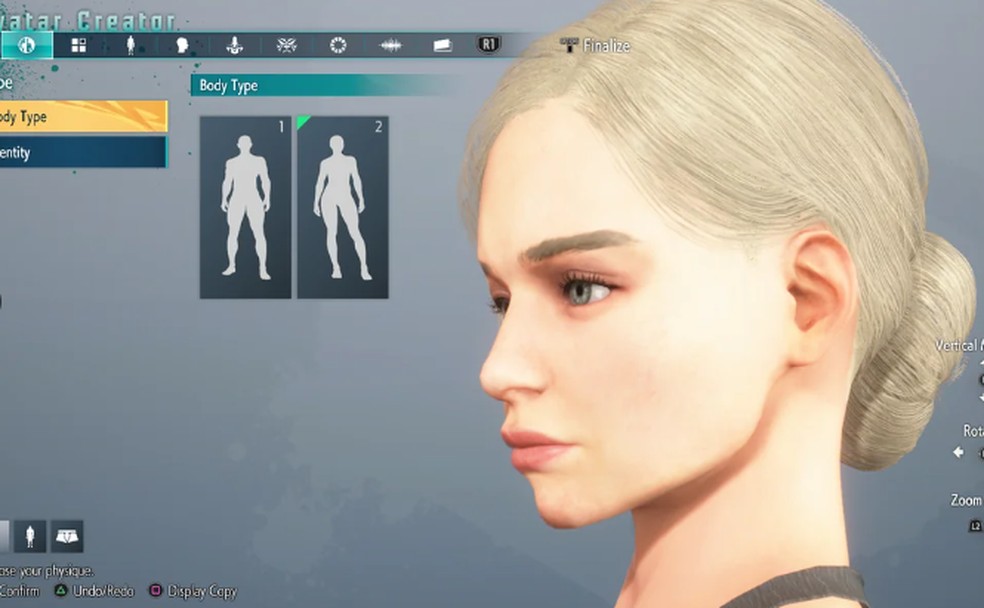Open the full body figure tab
Screen dimensions: 984x608
coord(130,45)
